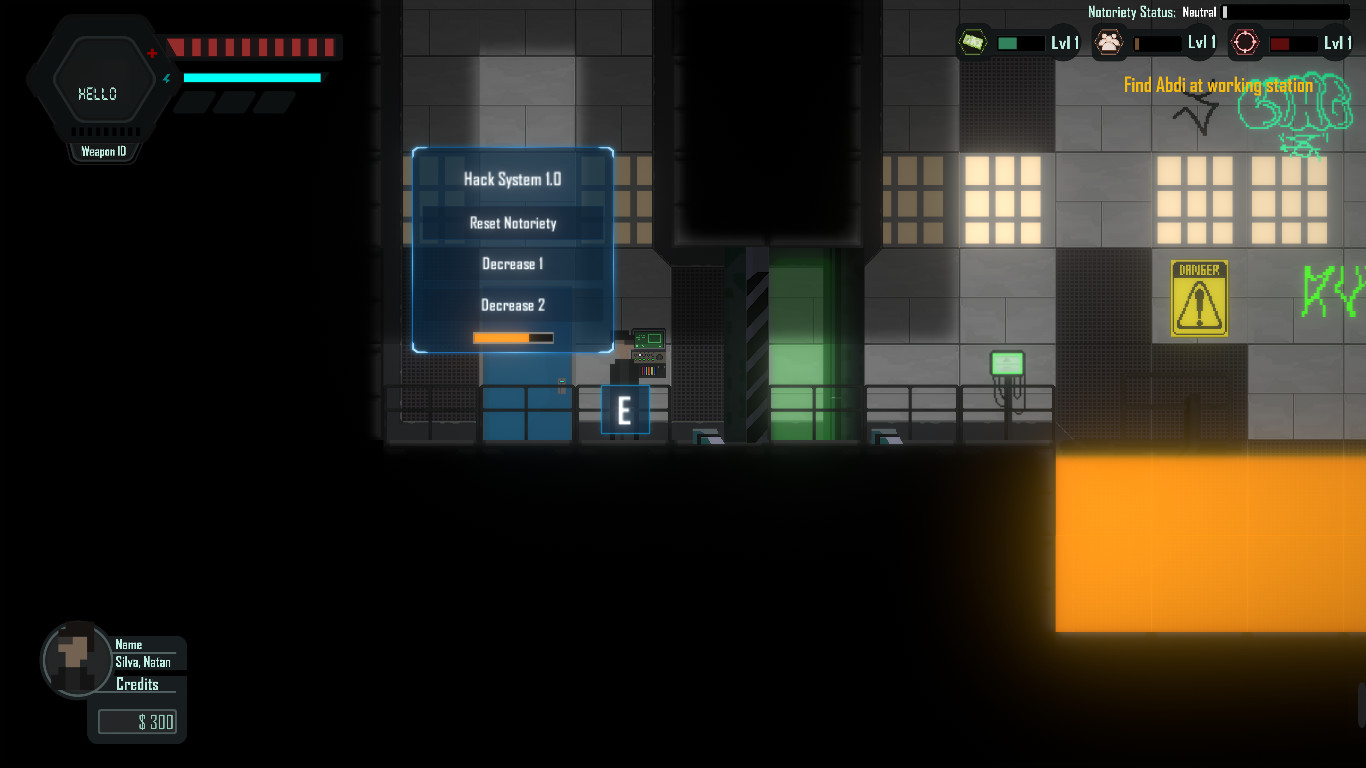The height and width of the screenshot is (768, 1366).
Task: Select the cash skill hexagon icon
Action: click(x=971, y=43)
